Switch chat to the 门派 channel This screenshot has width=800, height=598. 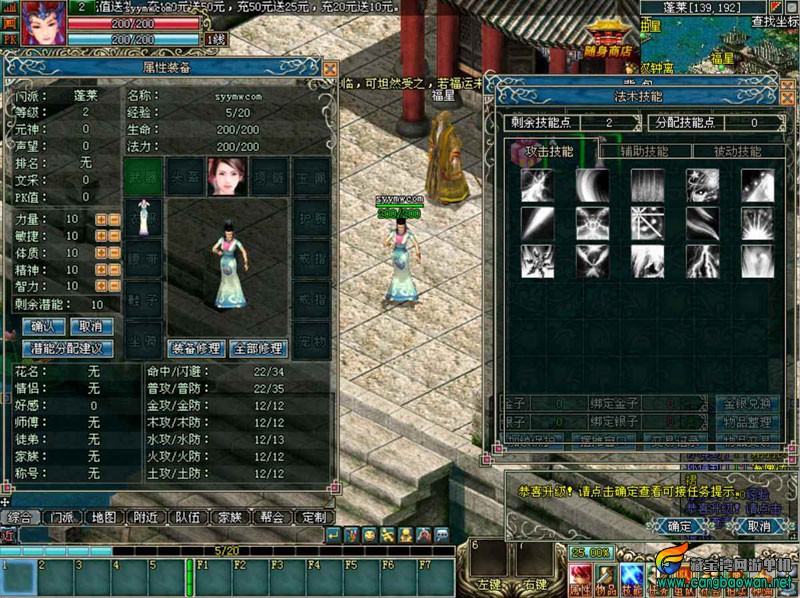coord(62,518)
